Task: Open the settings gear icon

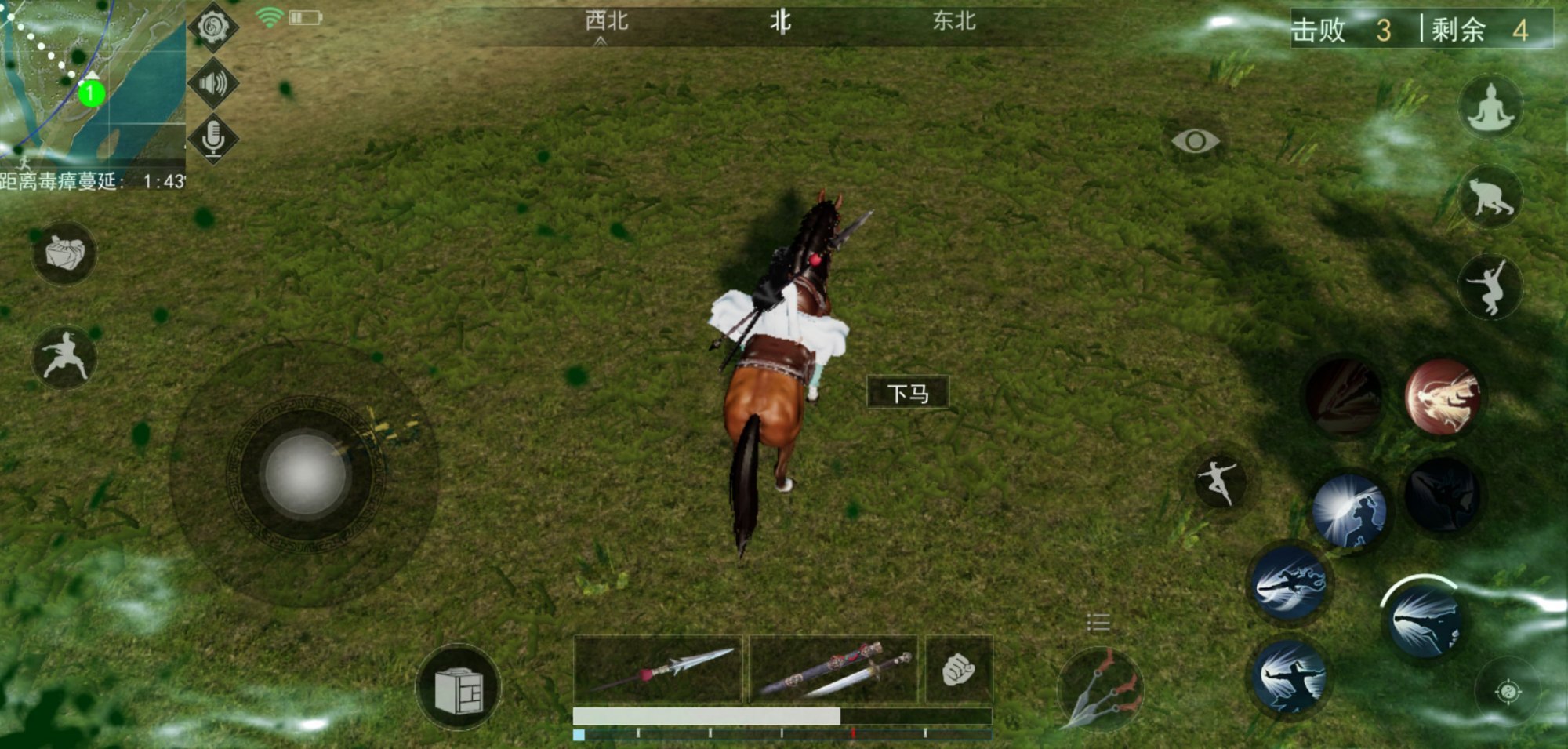Action: (x=212, y=26)
